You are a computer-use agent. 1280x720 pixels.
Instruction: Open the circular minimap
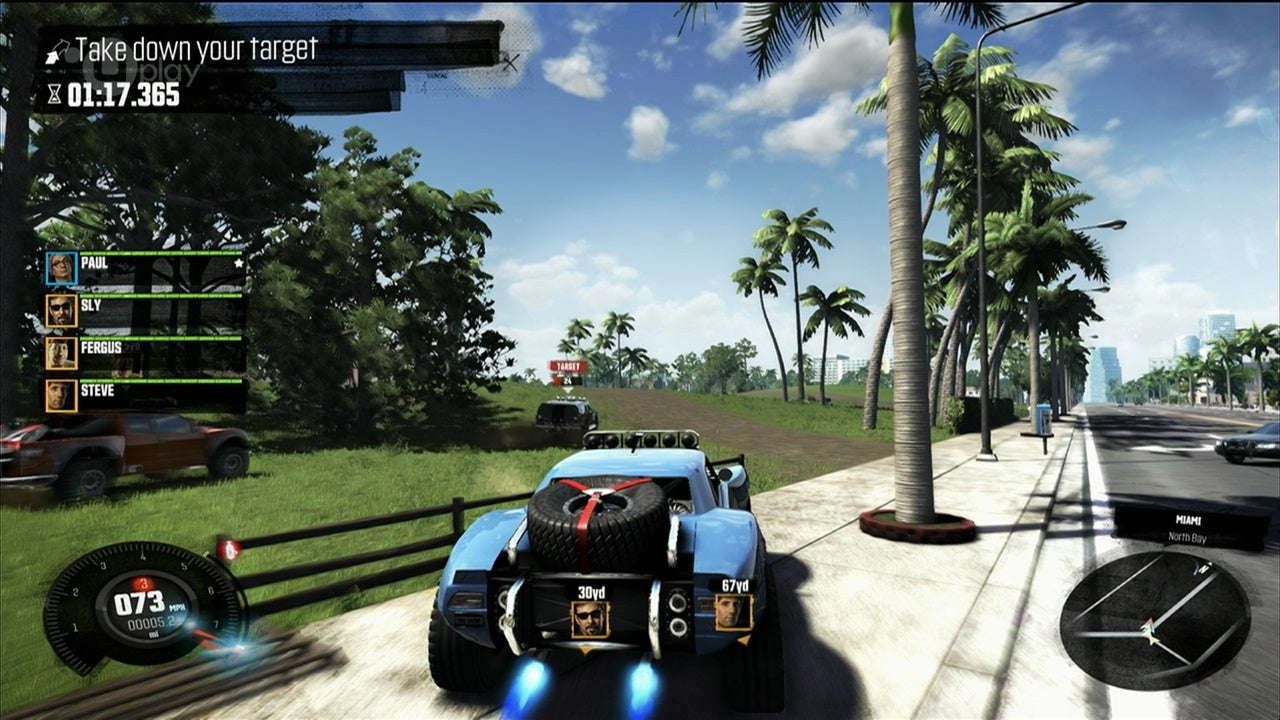point(1154,620)
